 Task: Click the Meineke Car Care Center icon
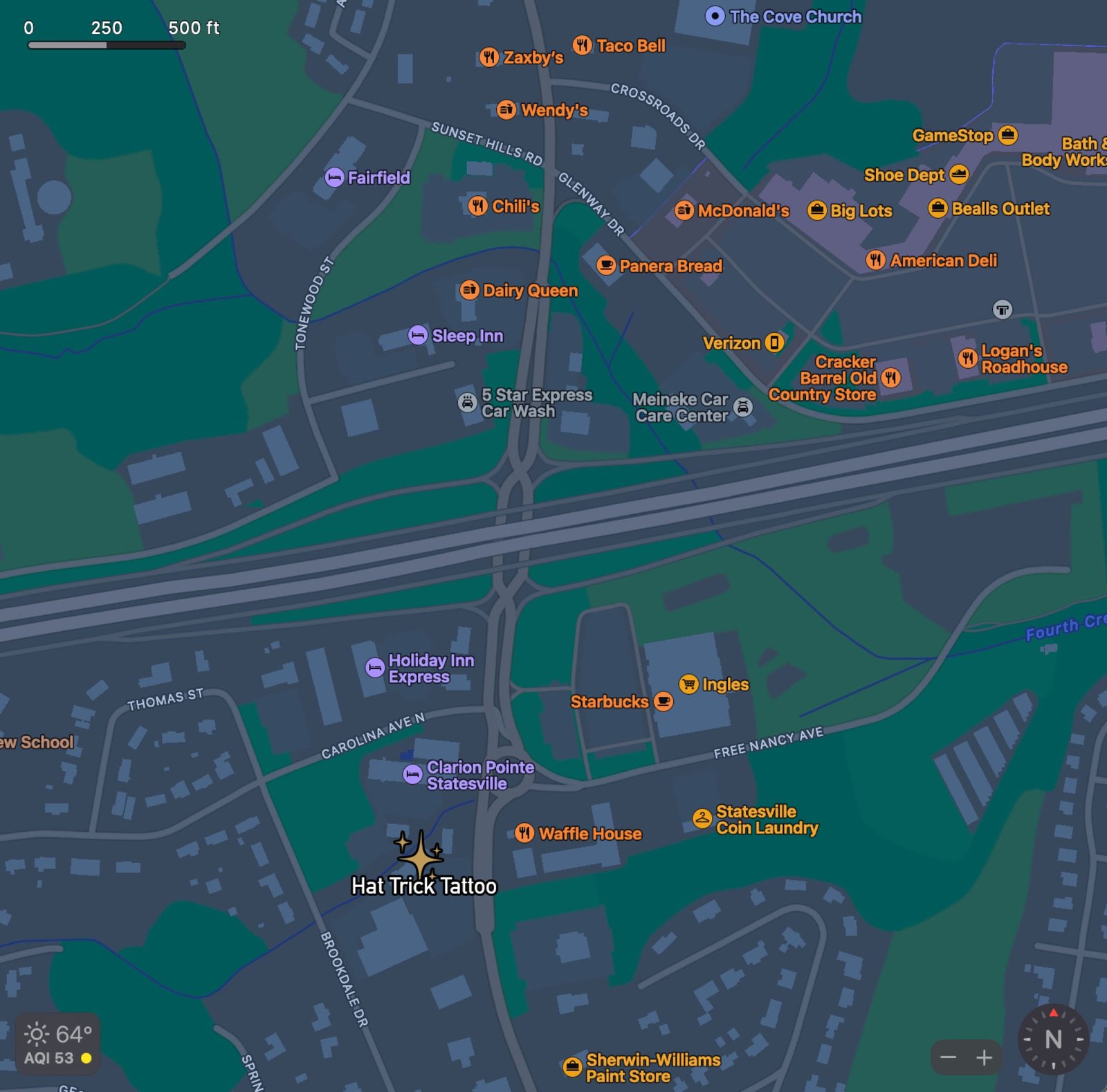click(742, 408)
